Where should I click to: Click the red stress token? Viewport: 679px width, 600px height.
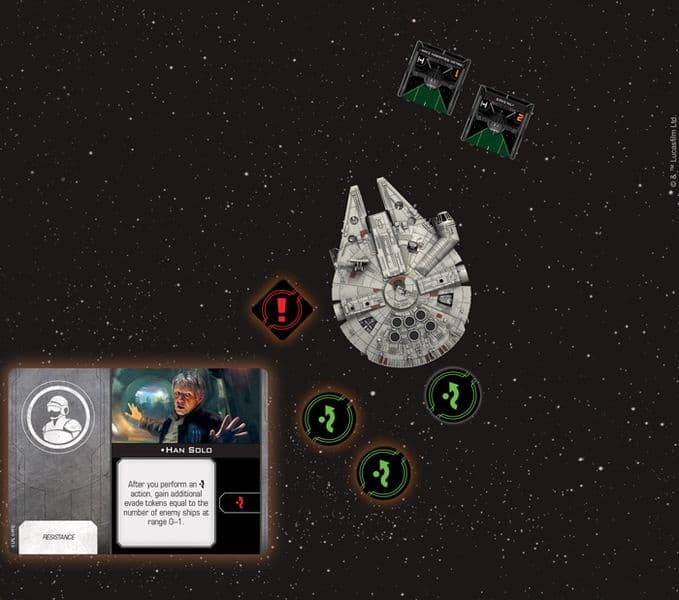point(283,308)
